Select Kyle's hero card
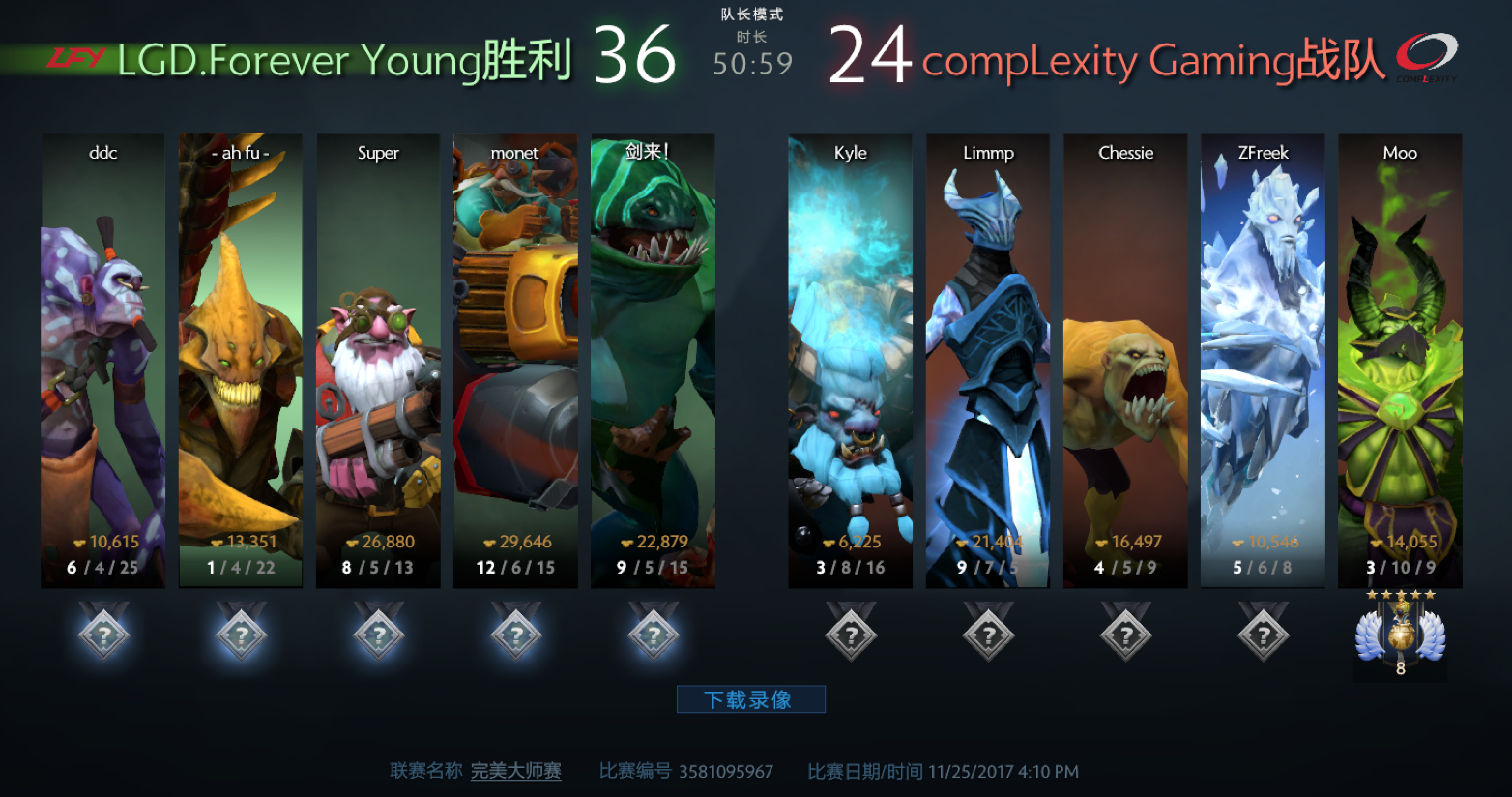 click(x=850, y=360)
